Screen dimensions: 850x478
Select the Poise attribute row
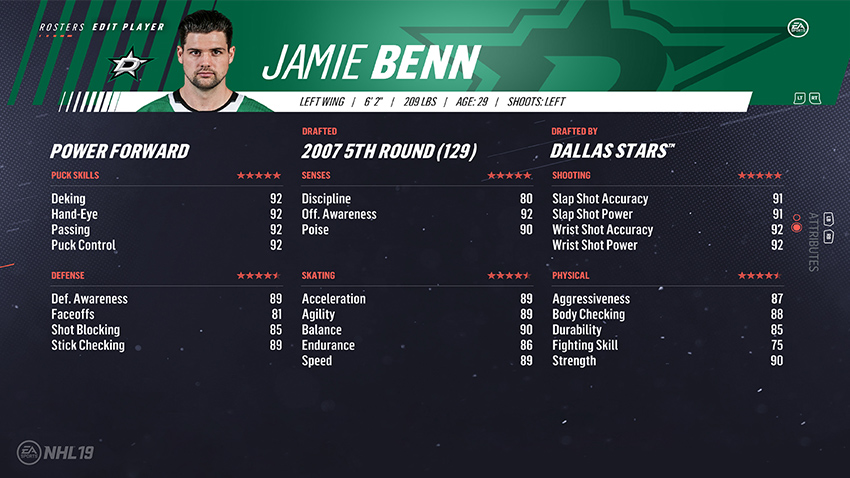(416, 230)
